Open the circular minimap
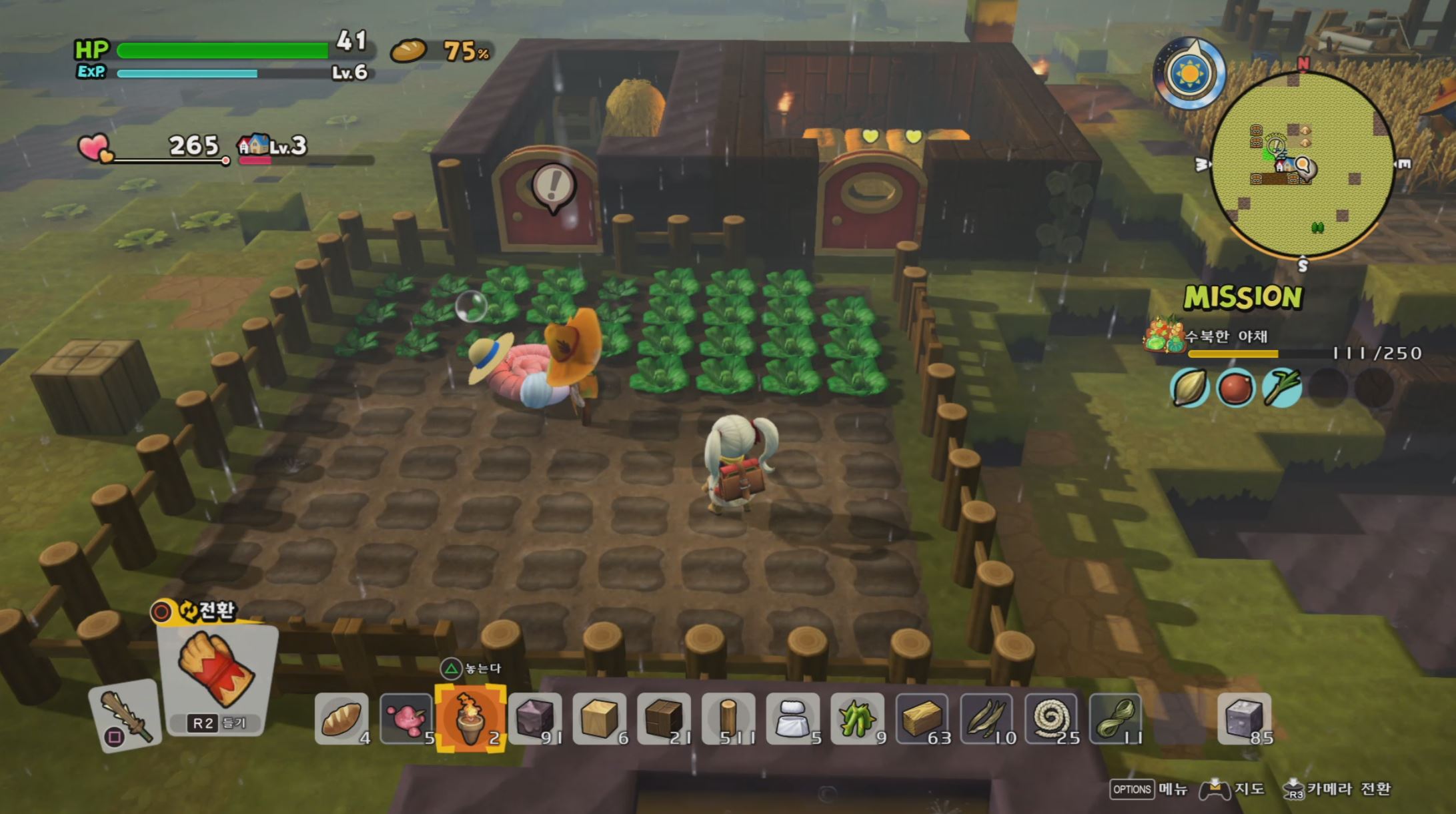 click(1301, 164)
